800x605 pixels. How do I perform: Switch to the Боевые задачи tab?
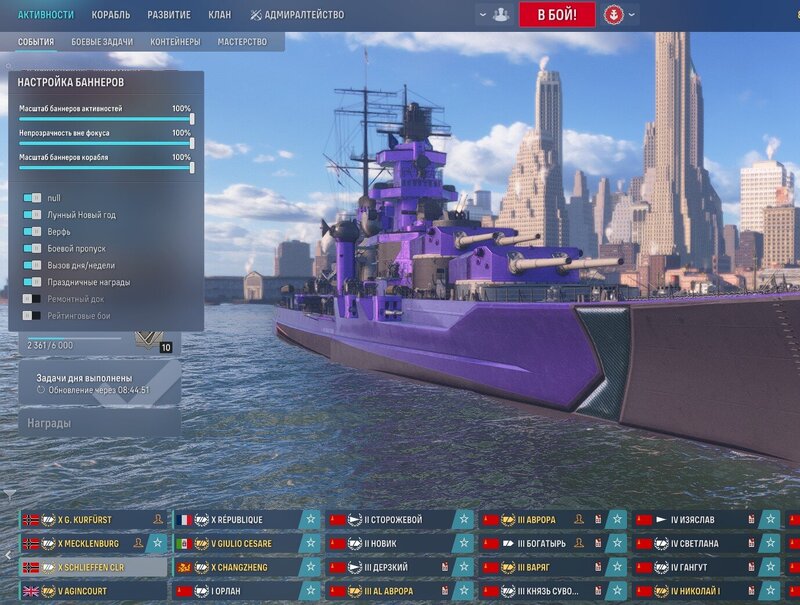coord(102,42)
